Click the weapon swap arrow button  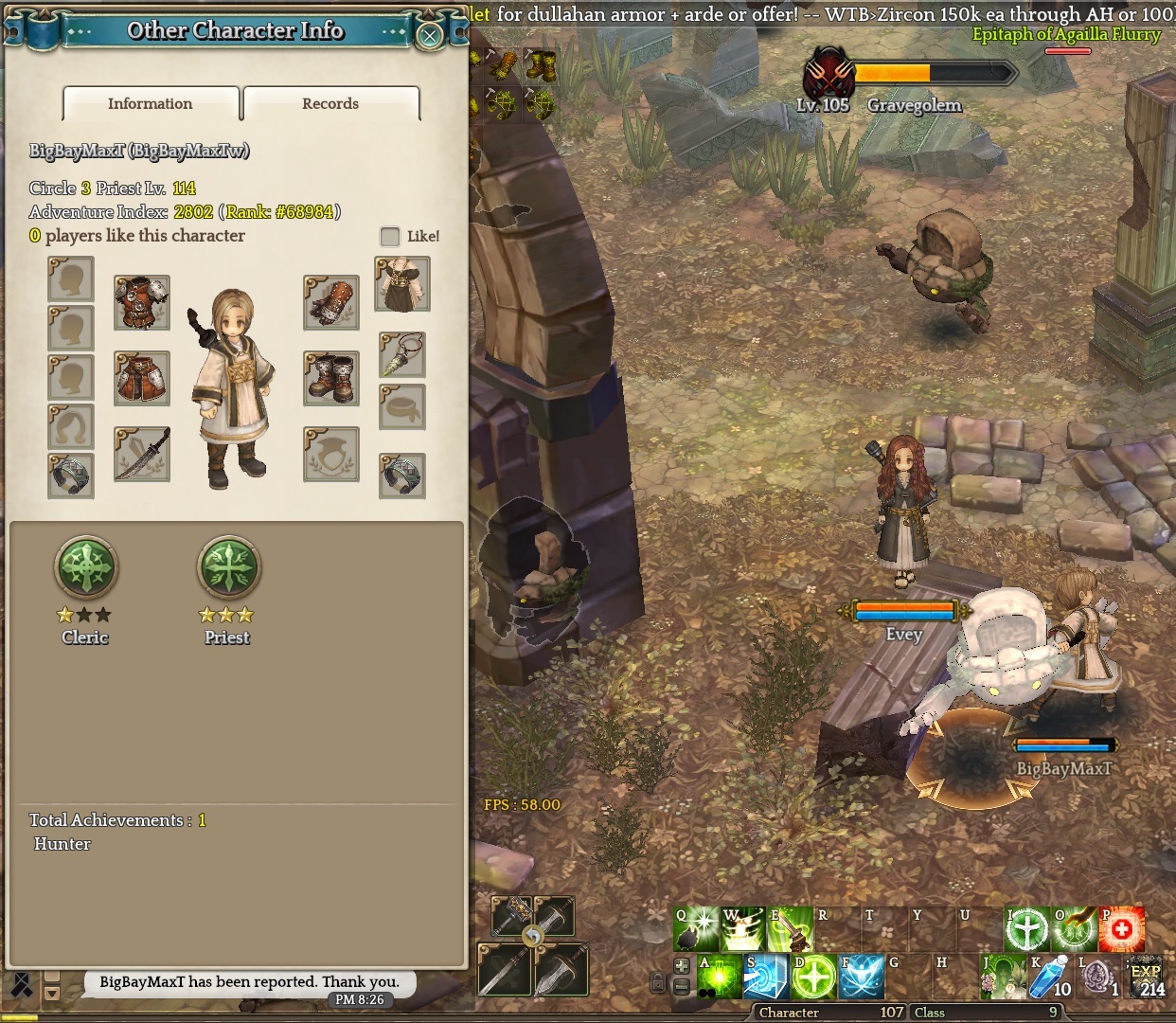coord(533,937)
